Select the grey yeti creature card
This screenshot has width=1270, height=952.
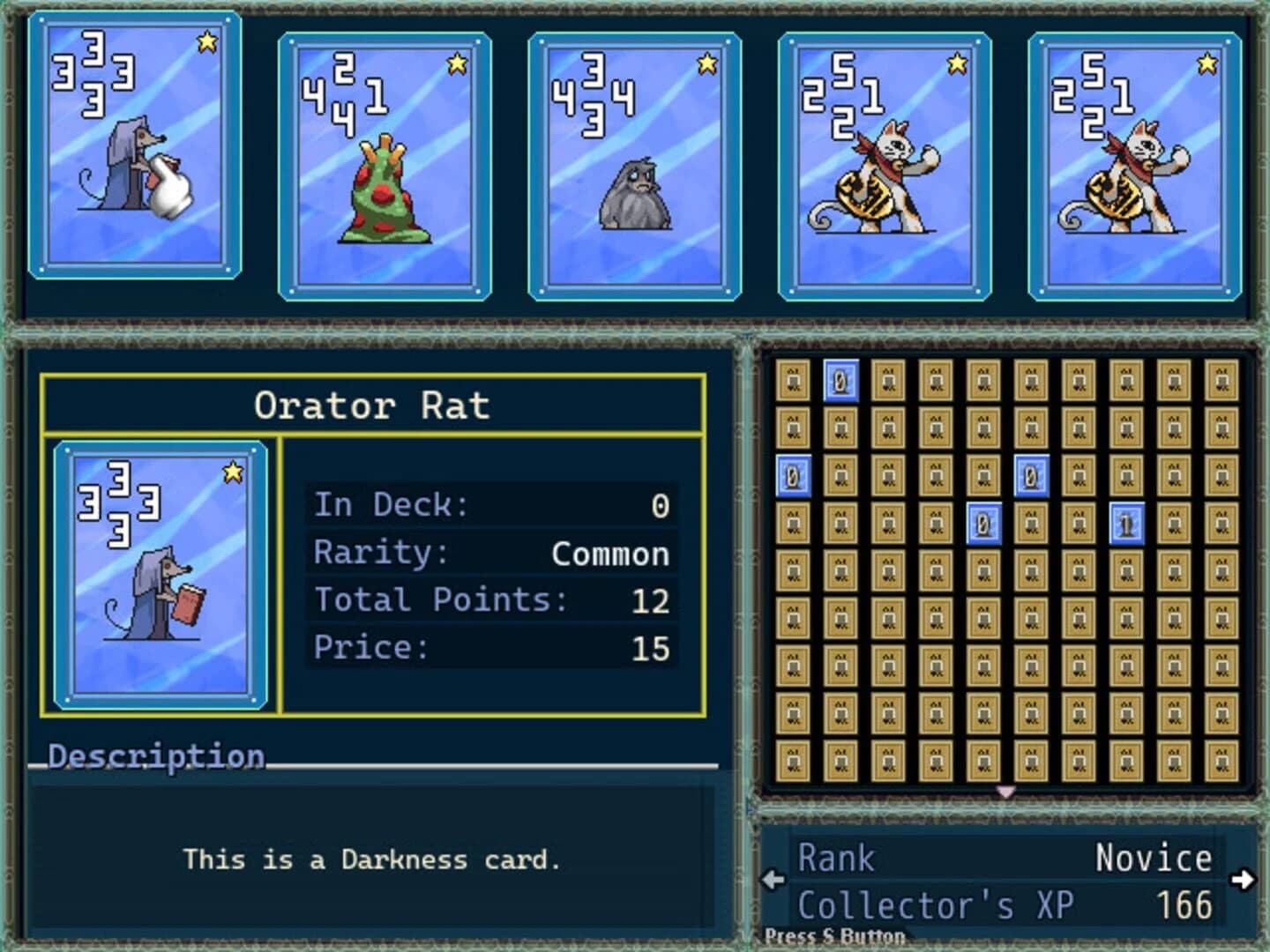coord(633,163)
